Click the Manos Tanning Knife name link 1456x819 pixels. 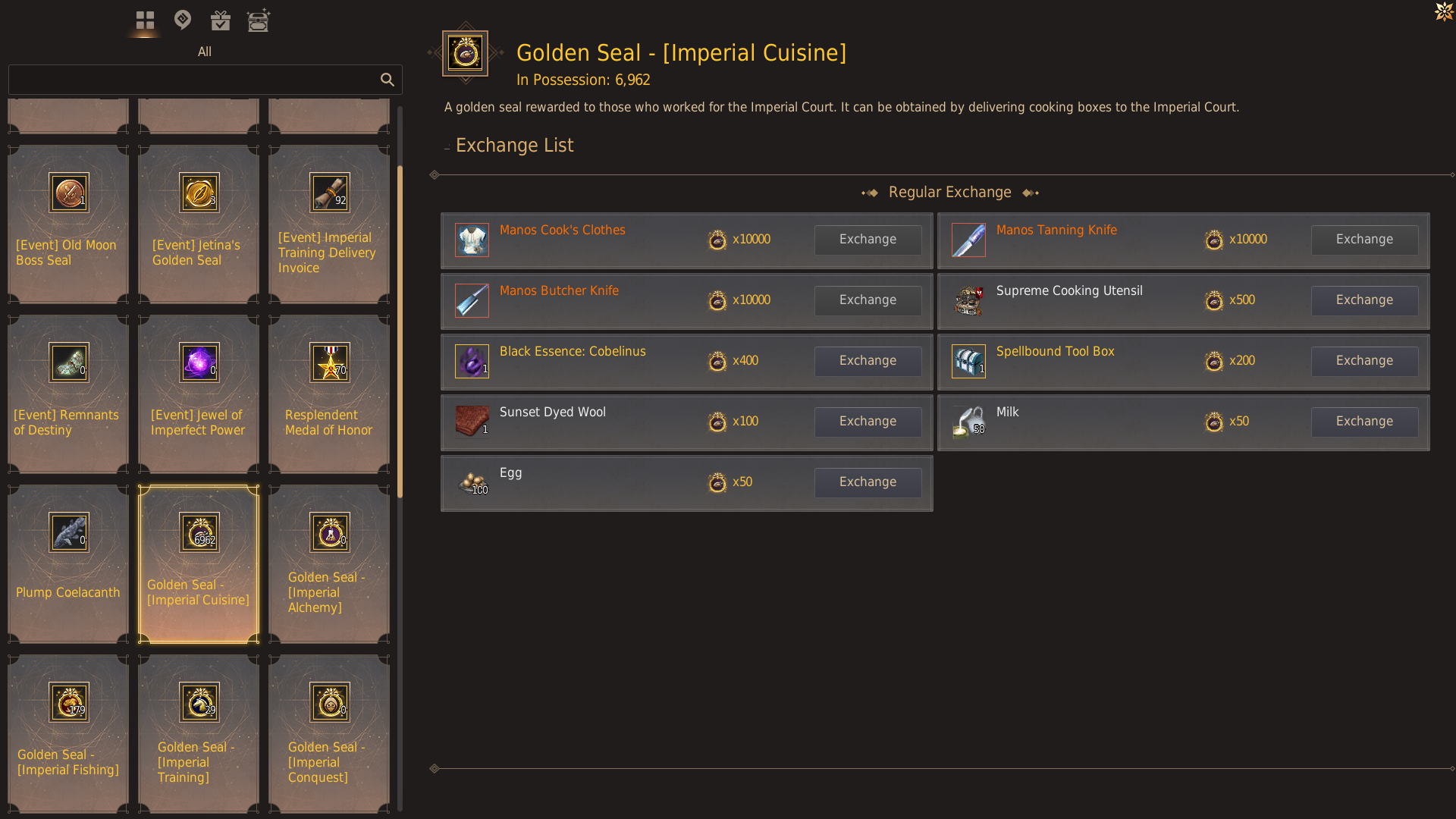click(x=1056, y=230)
